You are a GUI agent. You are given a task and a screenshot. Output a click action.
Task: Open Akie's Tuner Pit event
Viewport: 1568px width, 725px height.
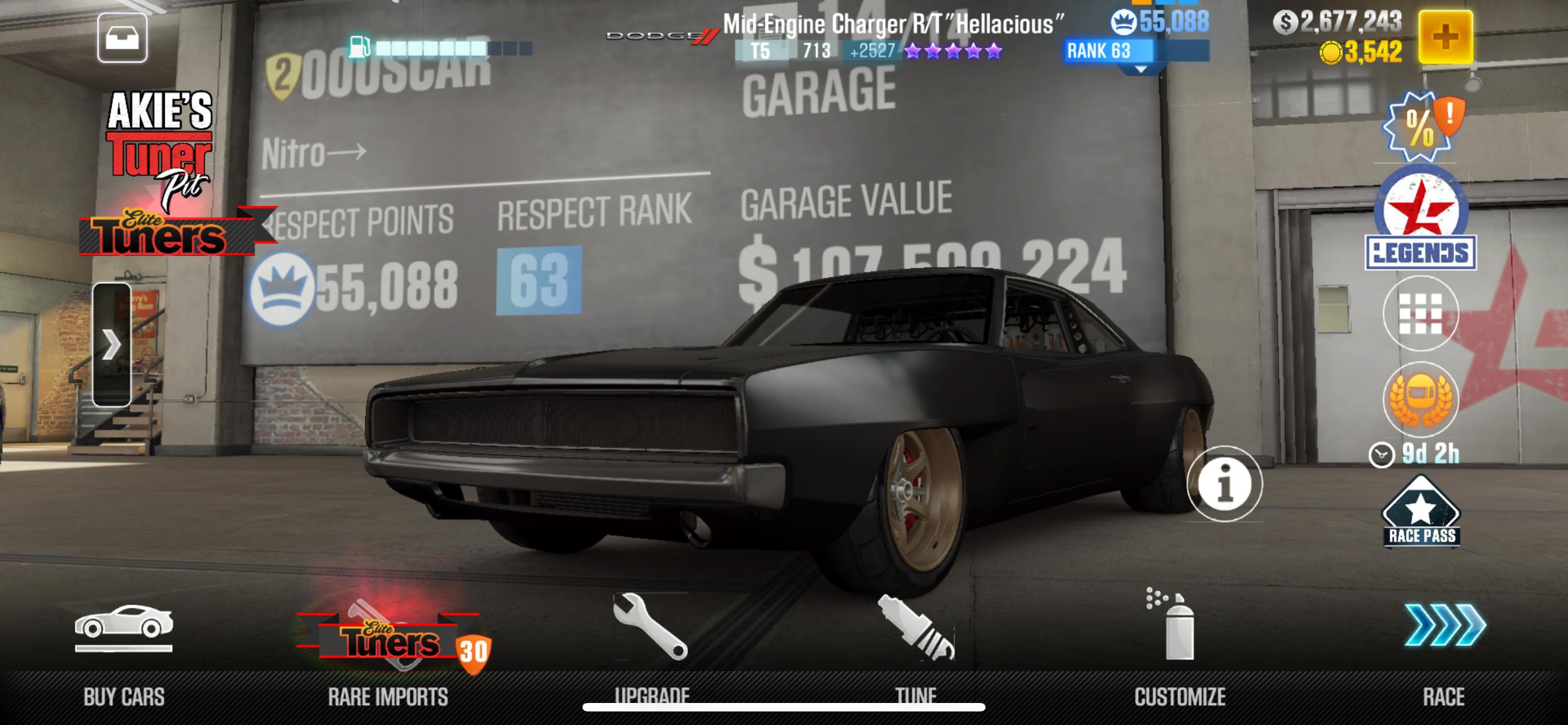pos(160,149)
